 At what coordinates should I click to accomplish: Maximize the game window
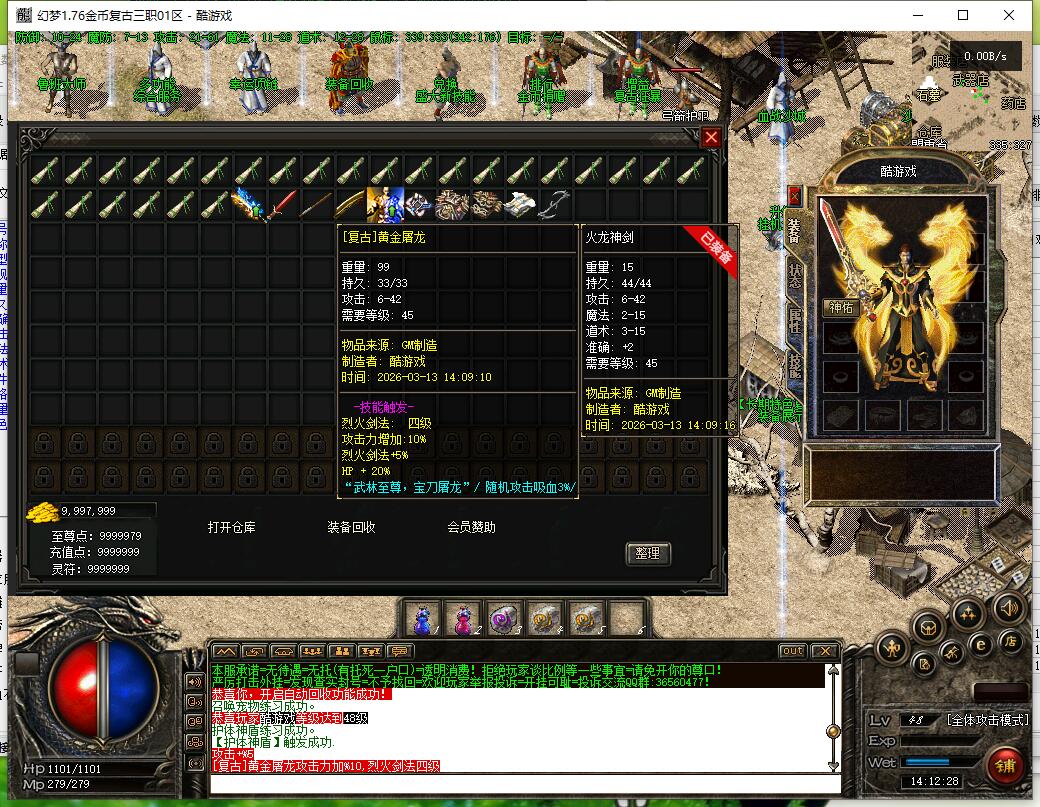point(963,15)
